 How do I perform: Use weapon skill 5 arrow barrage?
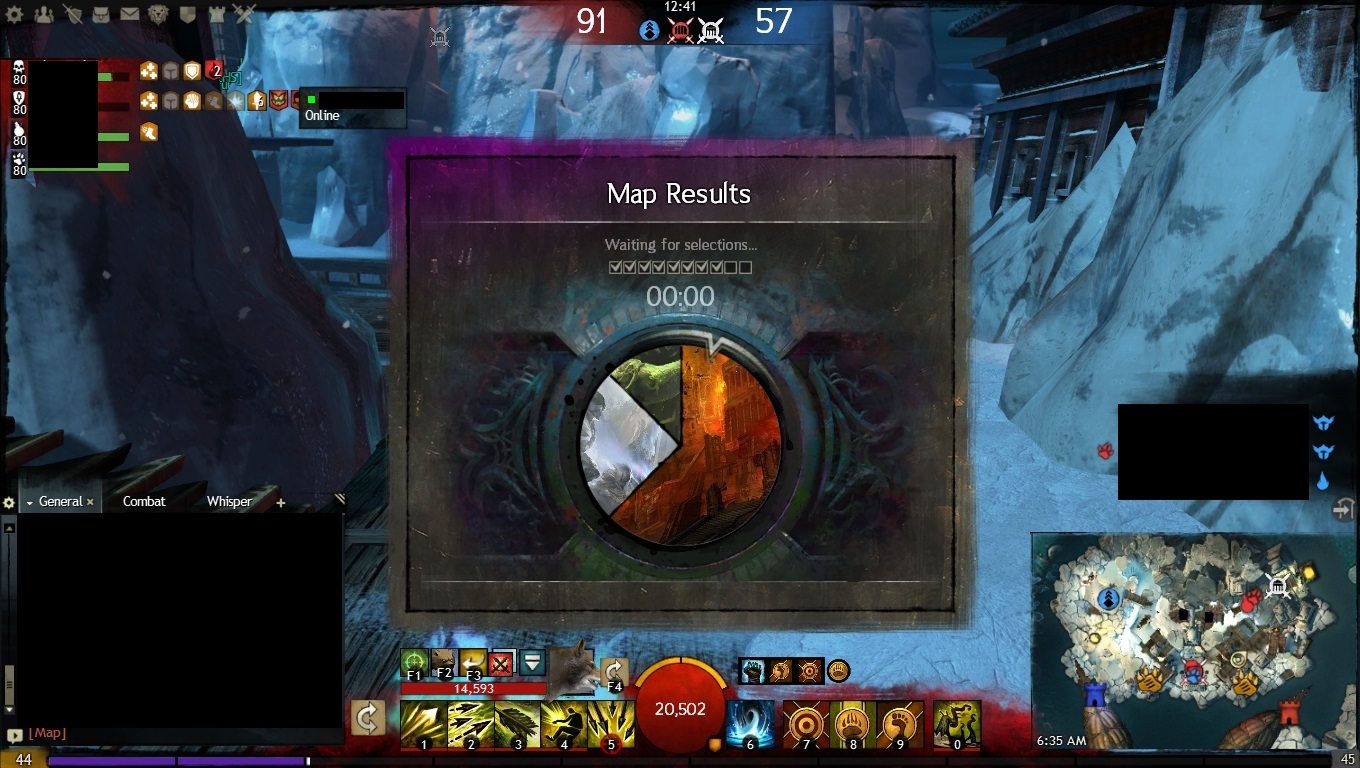[x=611, y=724]
